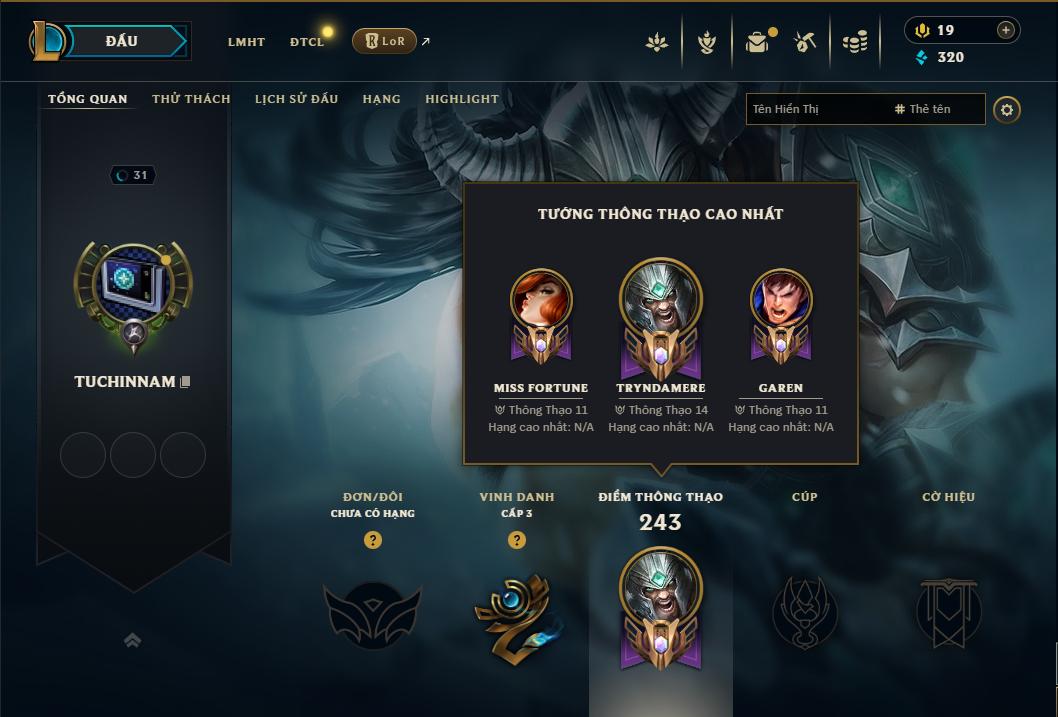The image size is (1058, 717).
Task: Open the LỊCH SỬ ĐẤU match history tab
Action: pos(296,99)
